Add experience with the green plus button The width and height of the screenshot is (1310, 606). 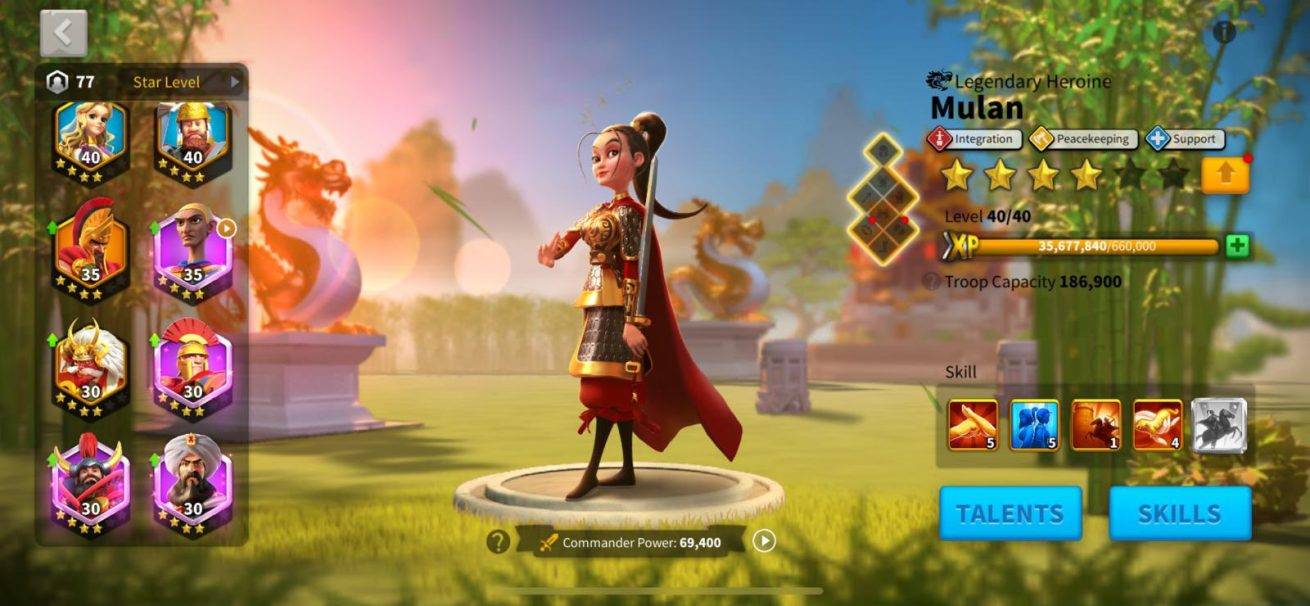pos(1238,246)
